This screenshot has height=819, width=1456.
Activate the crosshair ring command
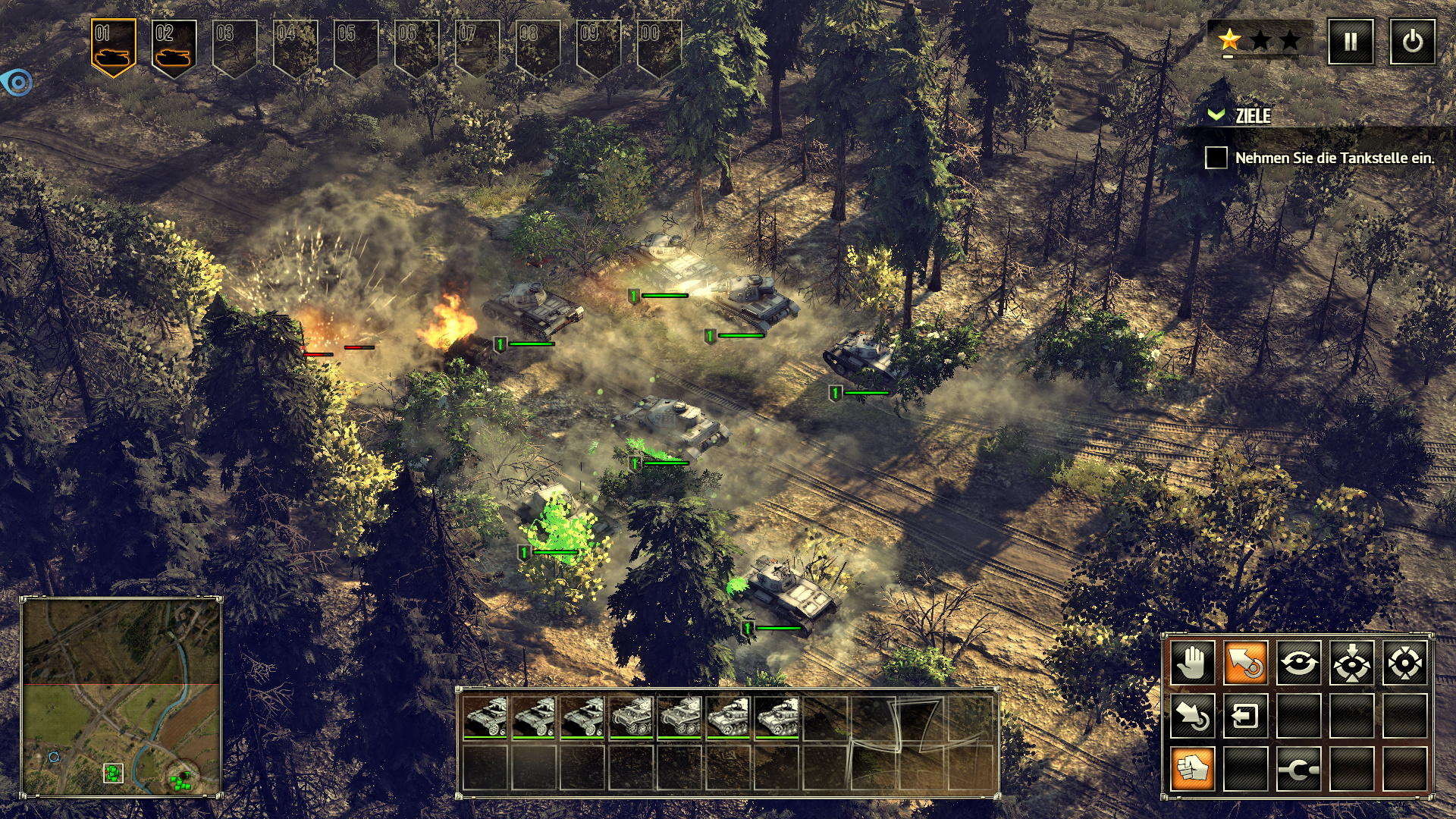point(1404,662)
